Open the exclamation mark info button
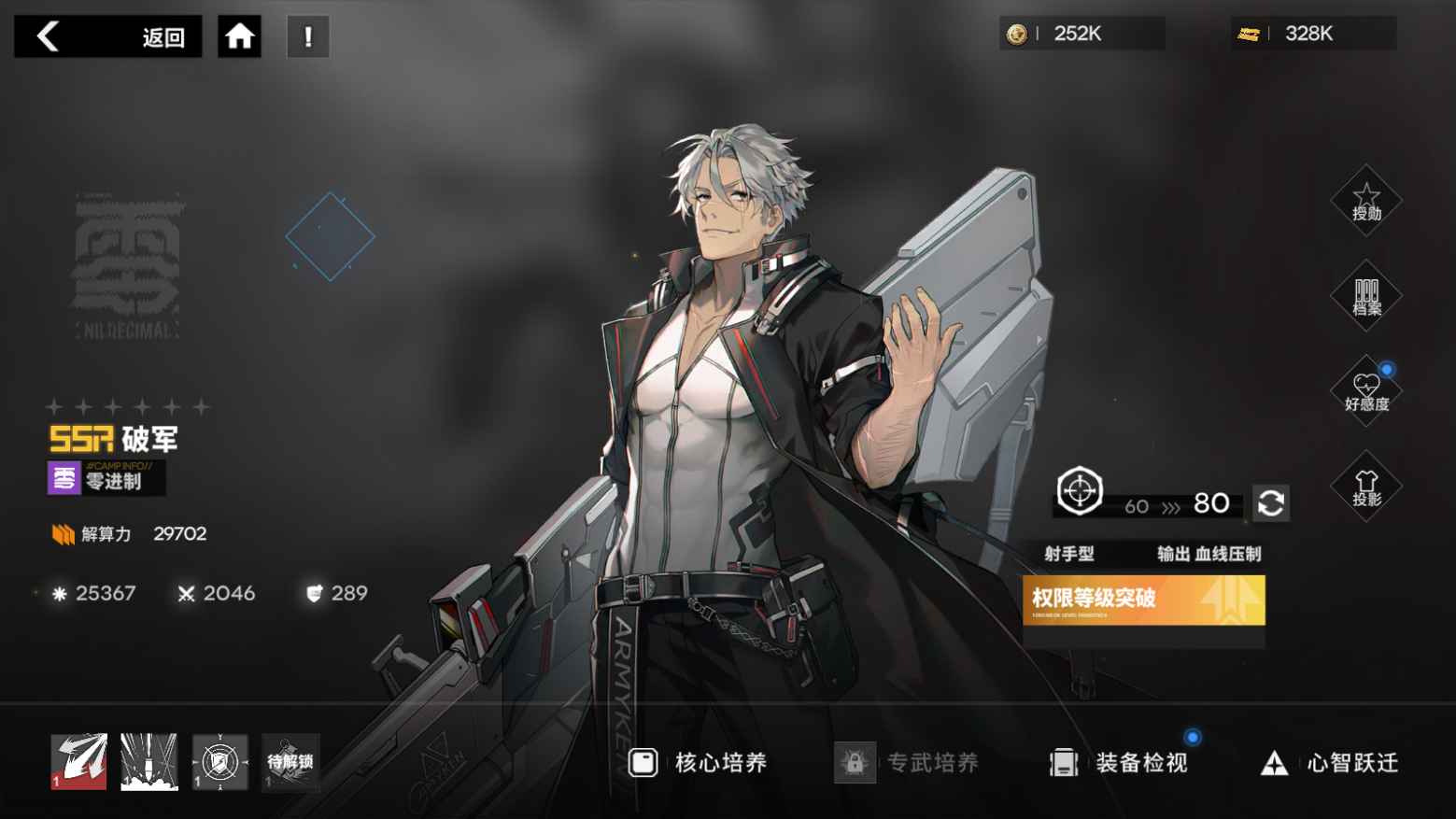The image size is (1456, 819). [308, 36]
